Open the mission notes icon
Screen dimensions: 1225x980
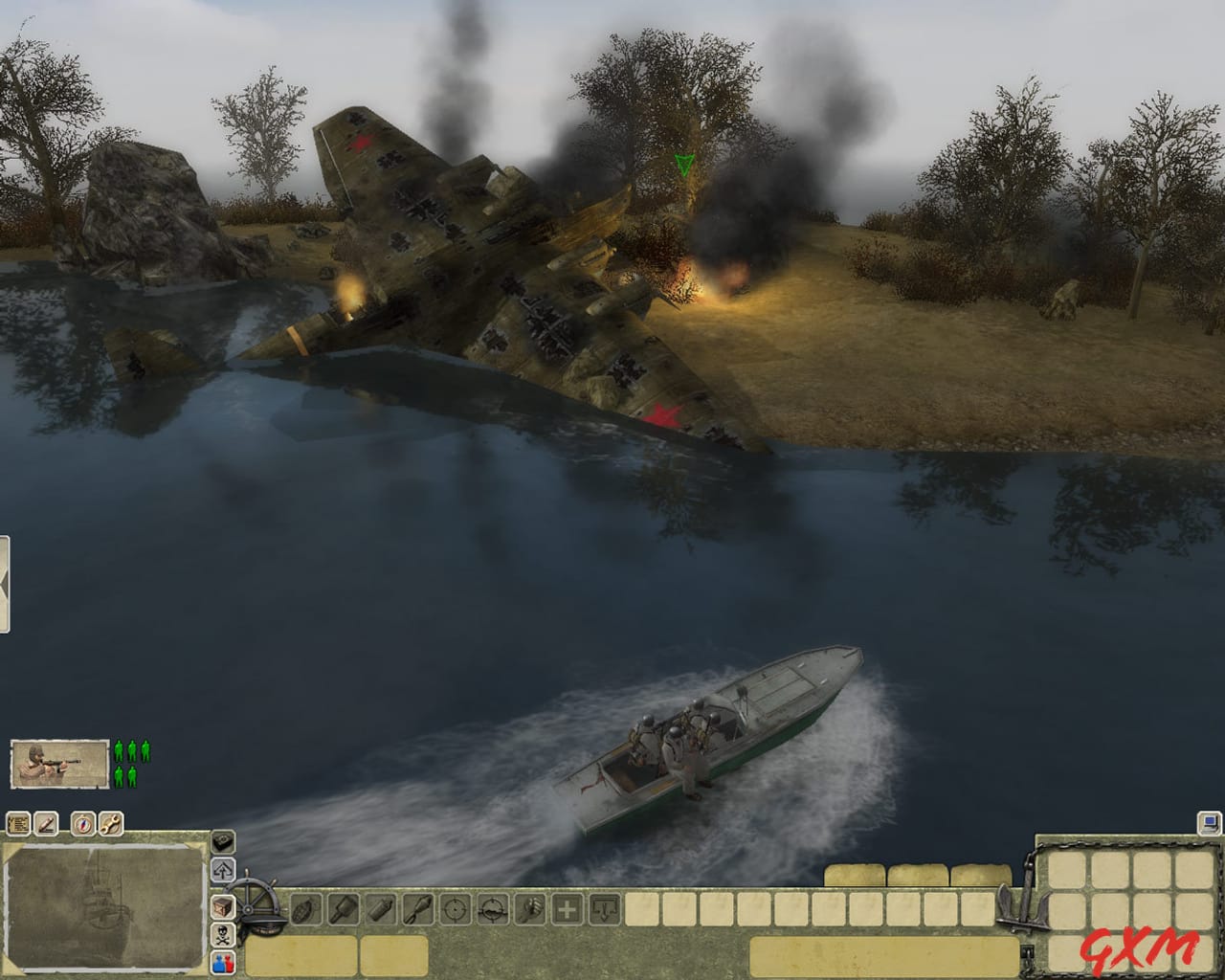pos(18,824)
